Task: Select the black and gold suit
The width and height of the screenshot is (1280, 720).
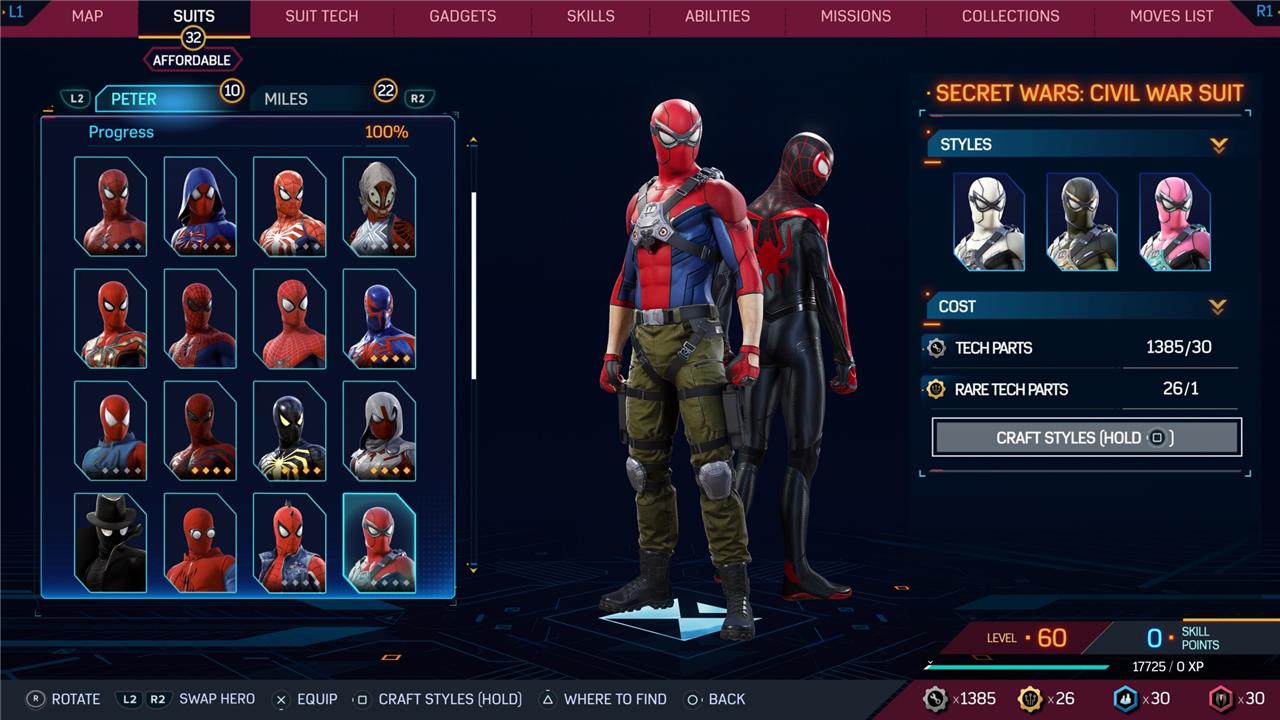Action: [x=289, y=431]
